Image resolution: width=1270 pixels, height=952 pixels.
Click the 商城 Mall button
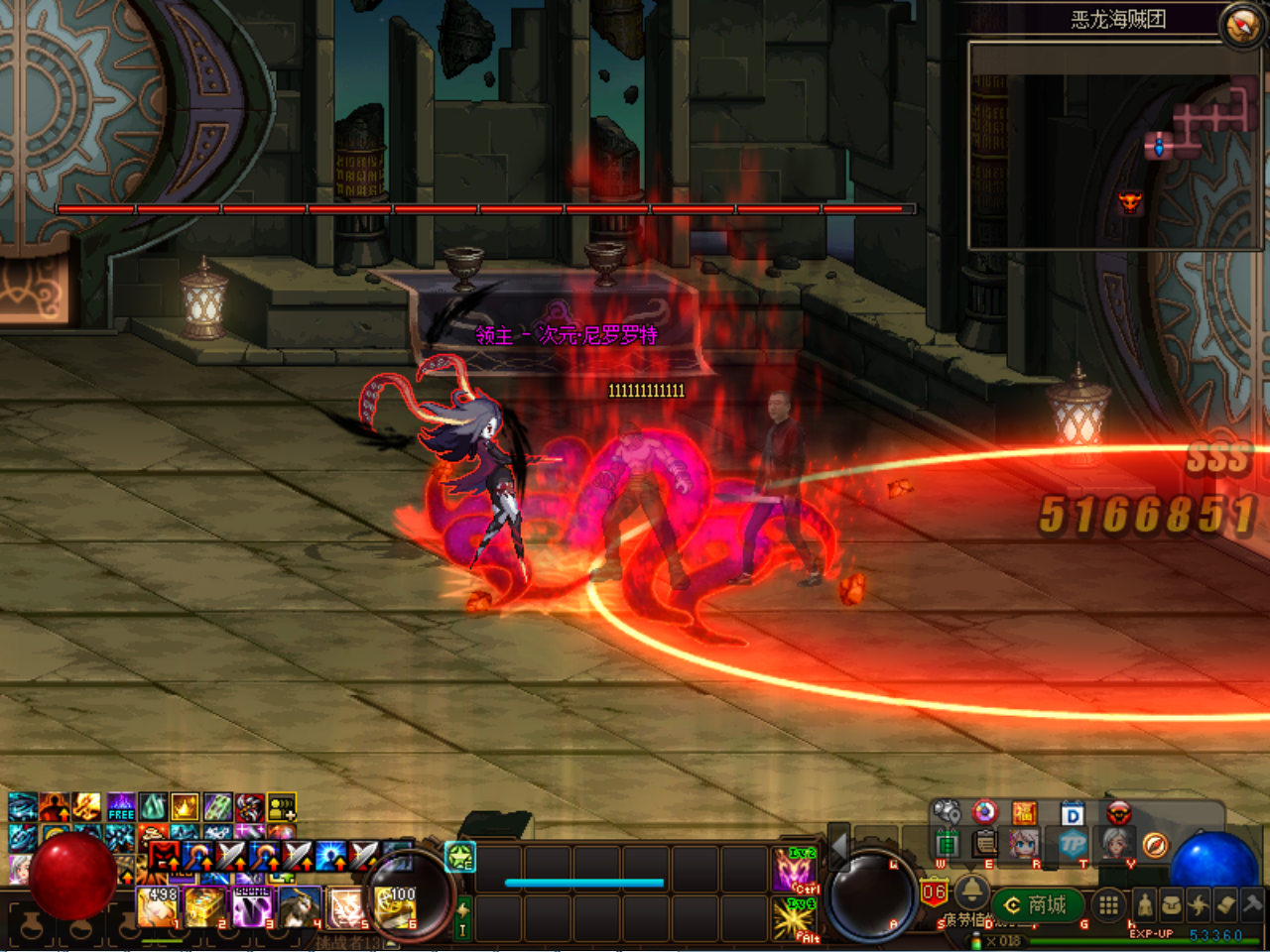tap(1037, 903)
